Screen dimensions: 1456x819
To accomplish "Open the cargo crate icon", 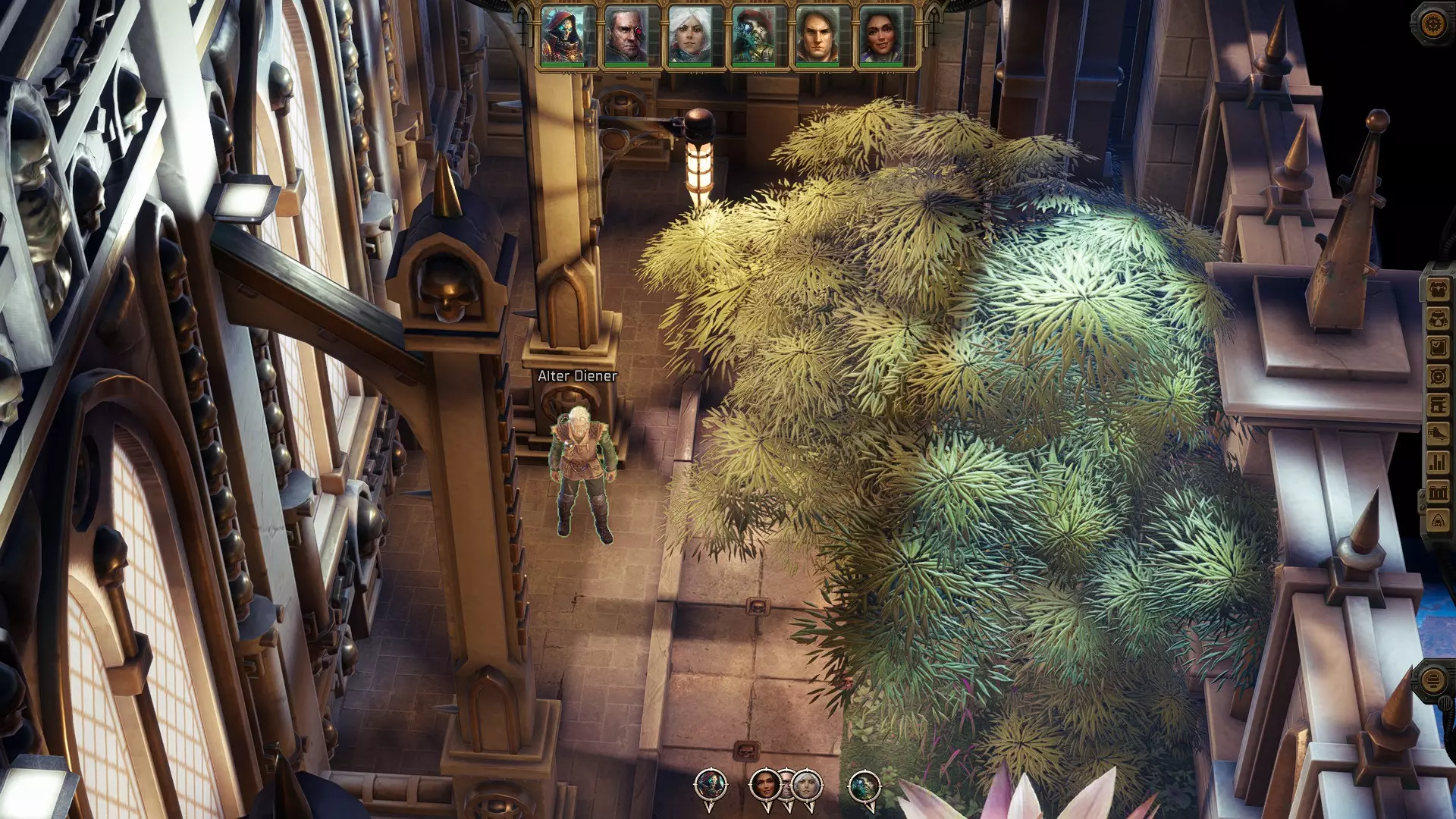I will [1439, 491].
